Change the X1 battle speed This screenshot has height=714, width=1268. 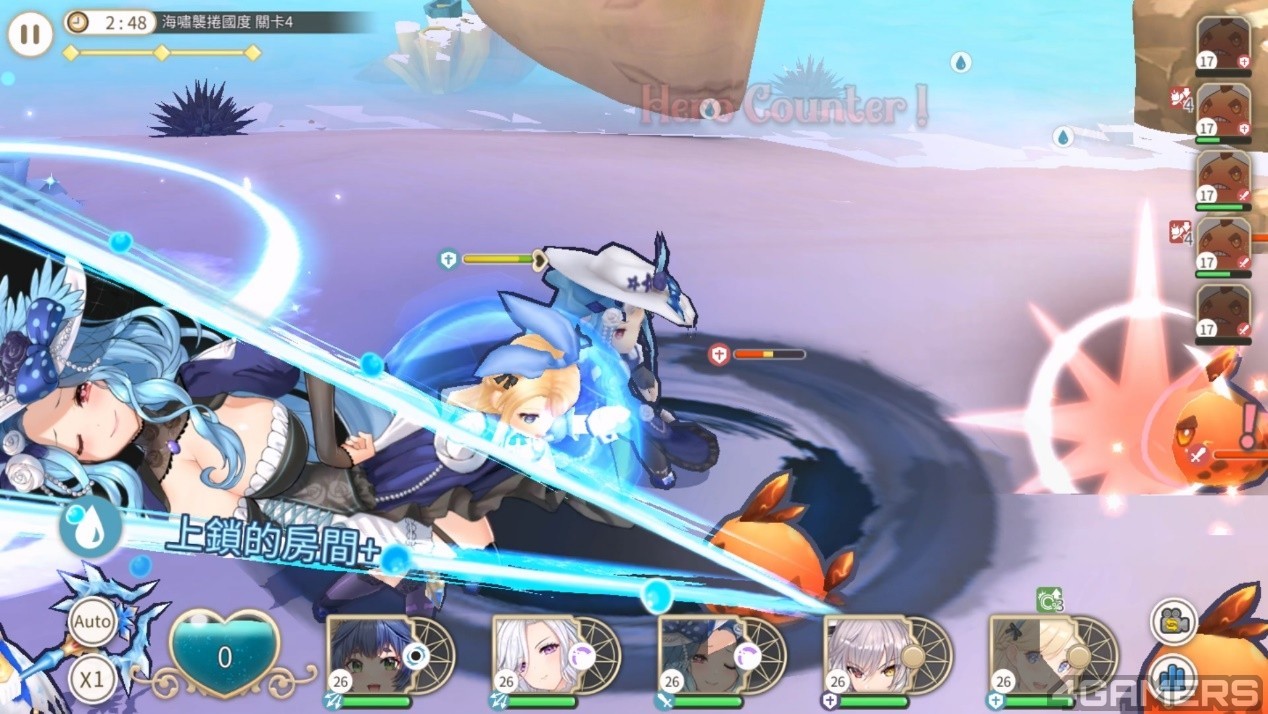(92, 679)
